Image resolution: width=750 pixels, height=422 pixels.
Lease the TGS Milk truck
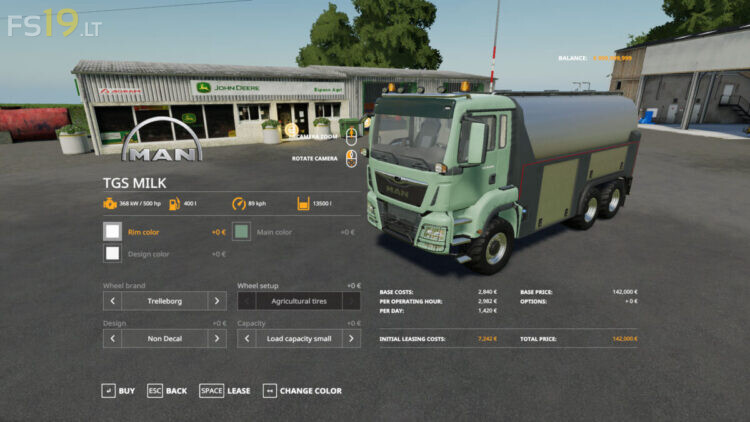coord(225,391)
